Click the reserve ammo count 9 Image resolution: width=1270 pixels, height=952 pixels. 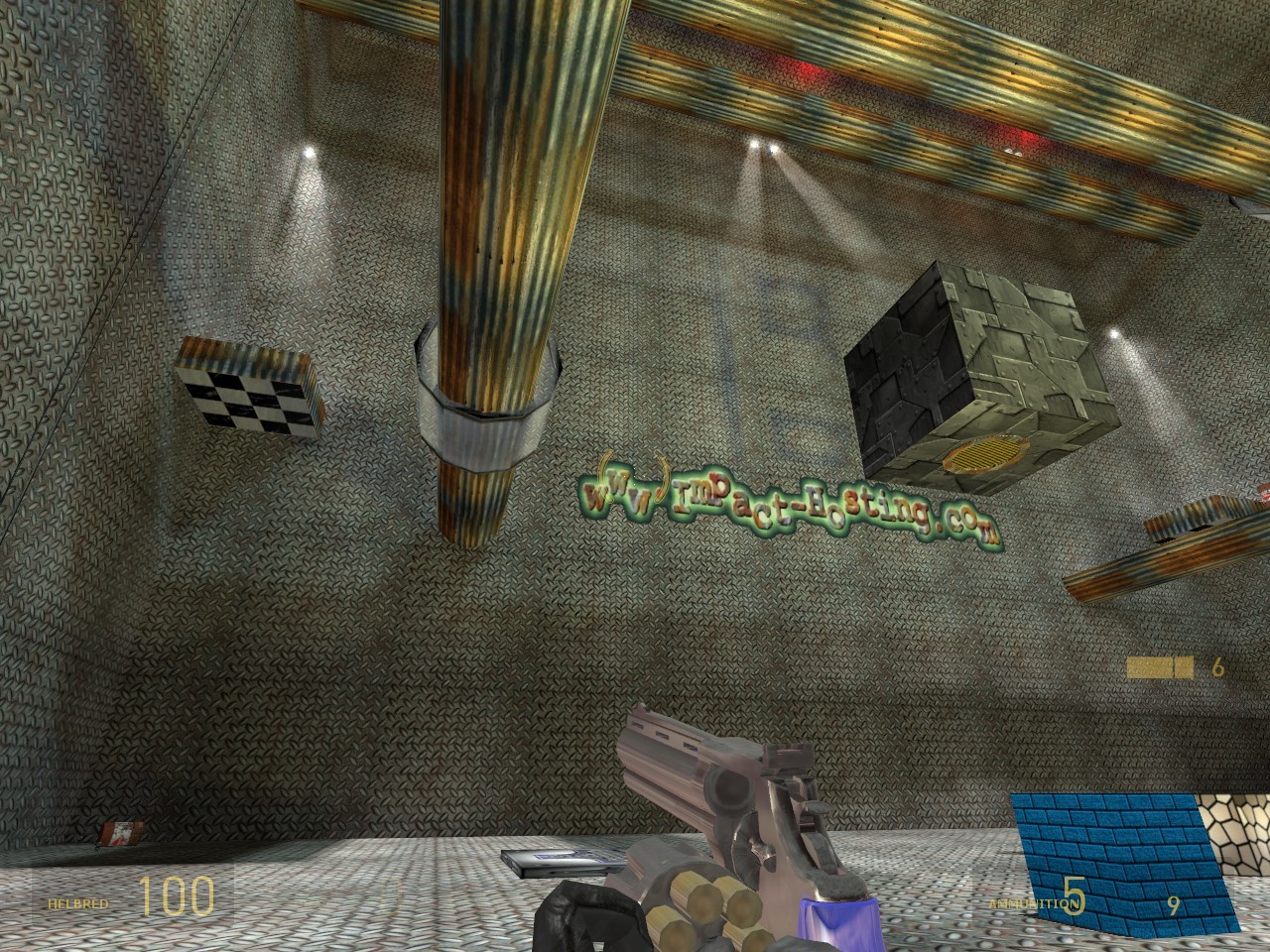coord(1173,904)
